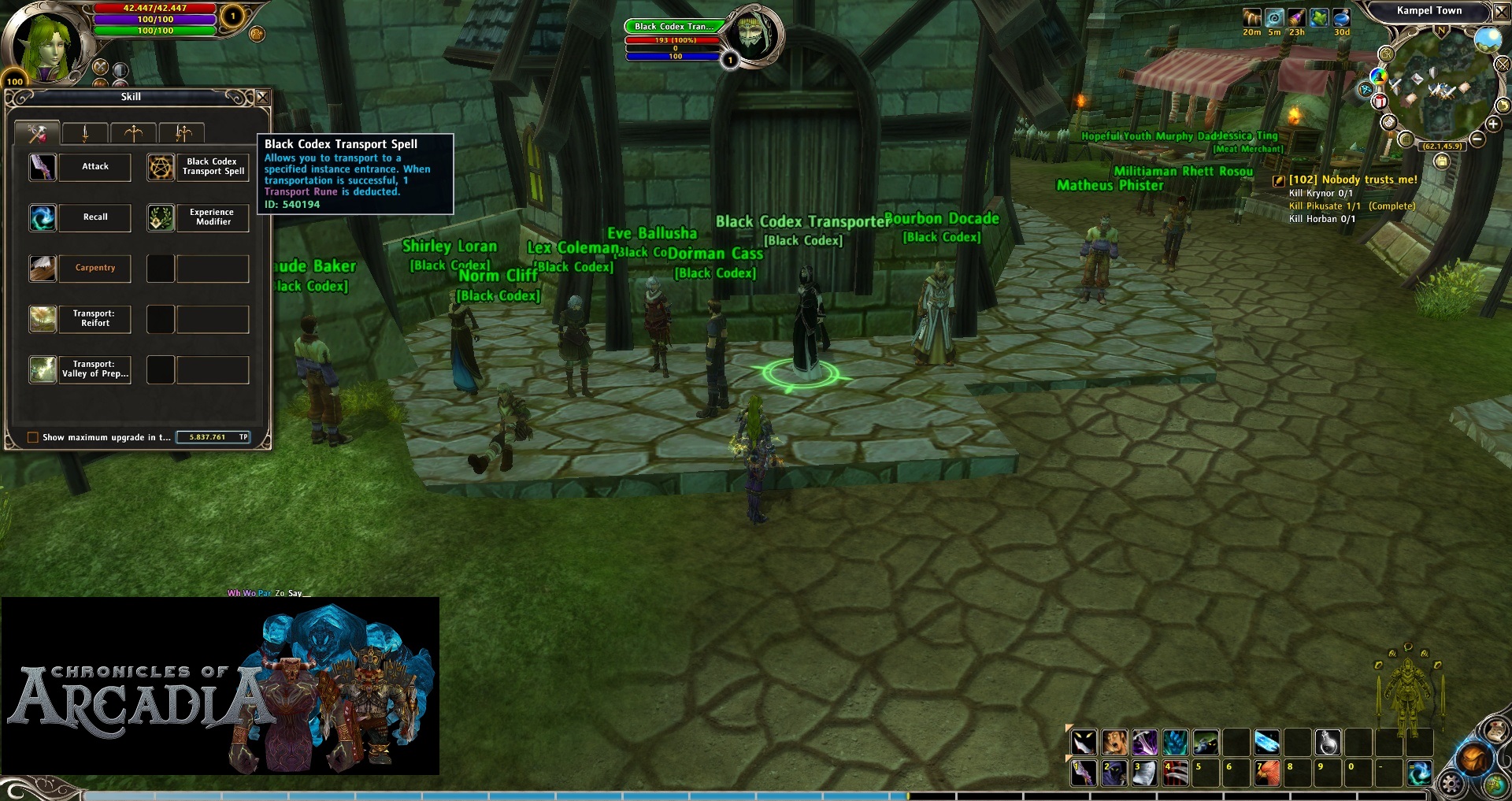The image size is (1512, 801).
Task: Zoom out the minimap with the minus button
Action: (x=1477, y=139)
